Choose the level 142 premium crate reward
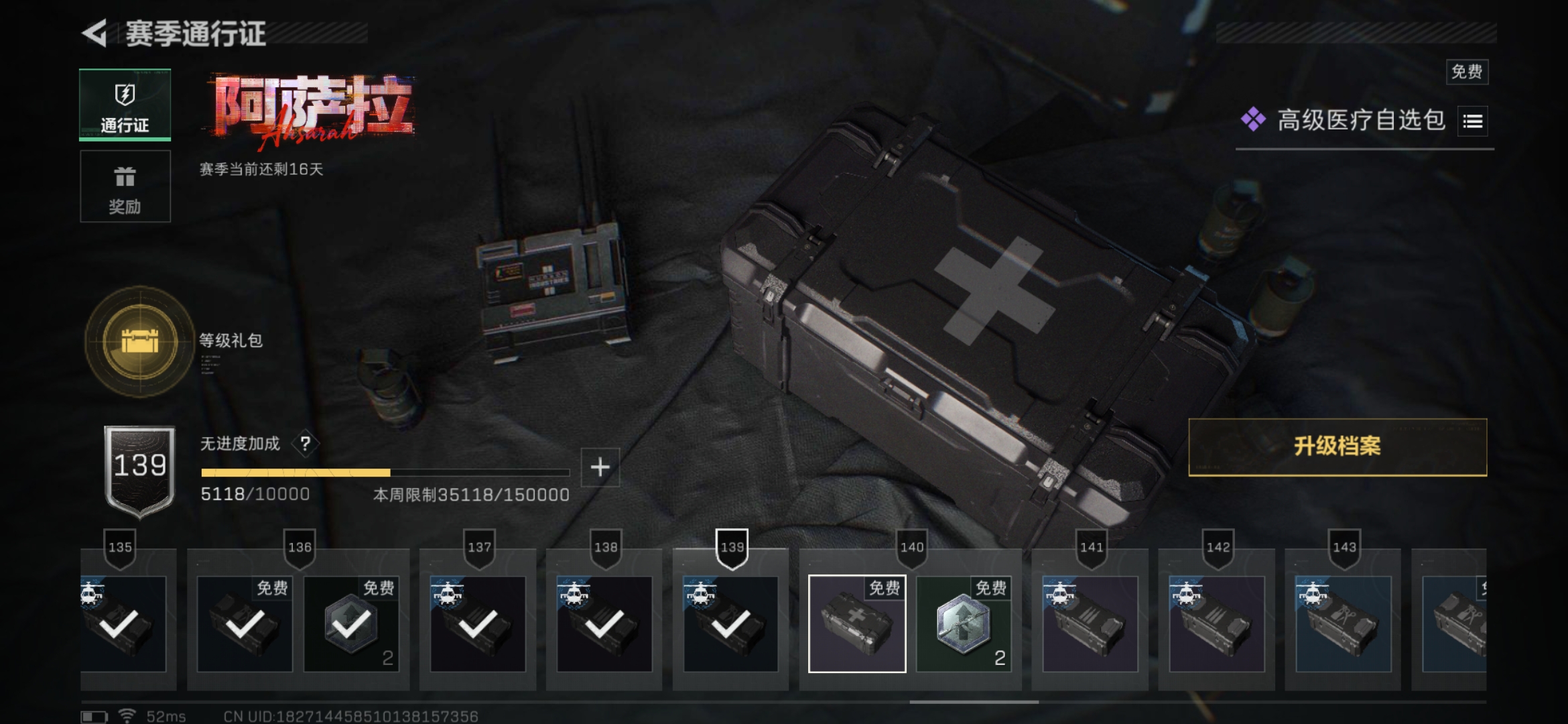The height and width of the screenshot is (724, 1568). click(x=1217, y=624)
